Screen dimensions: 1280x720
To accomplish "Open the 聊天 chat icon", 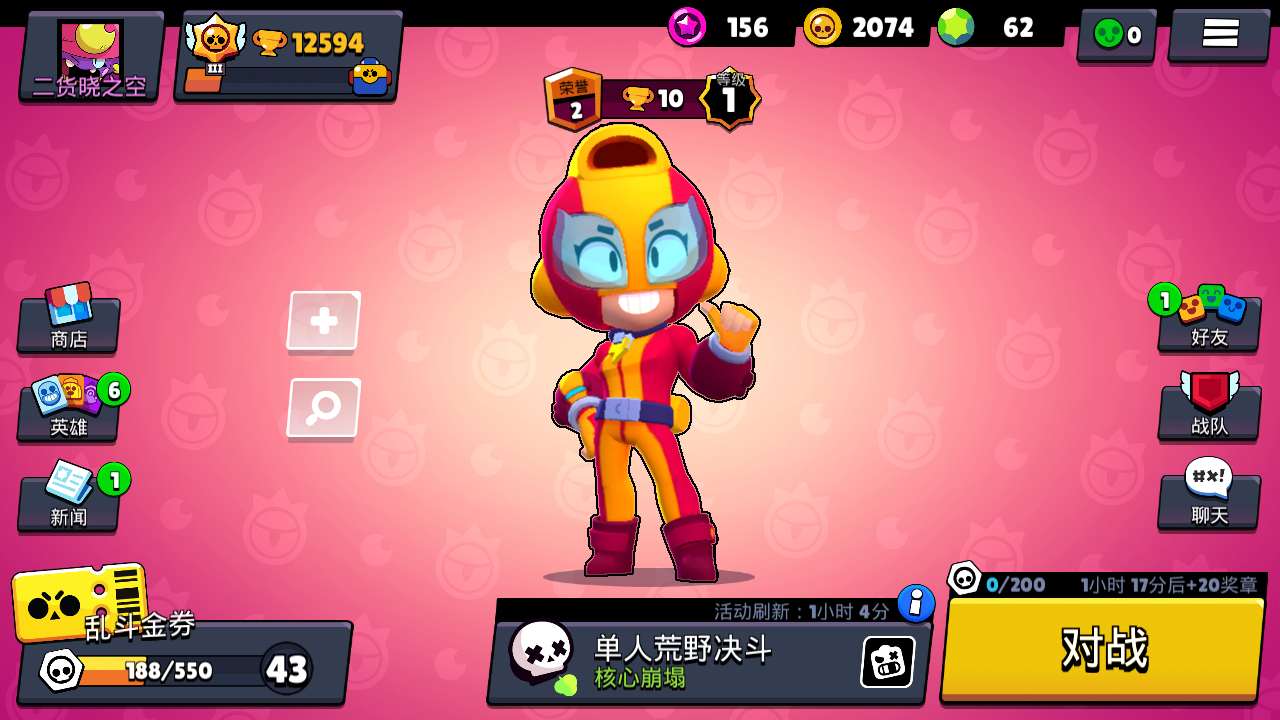I will (1208, 498).
